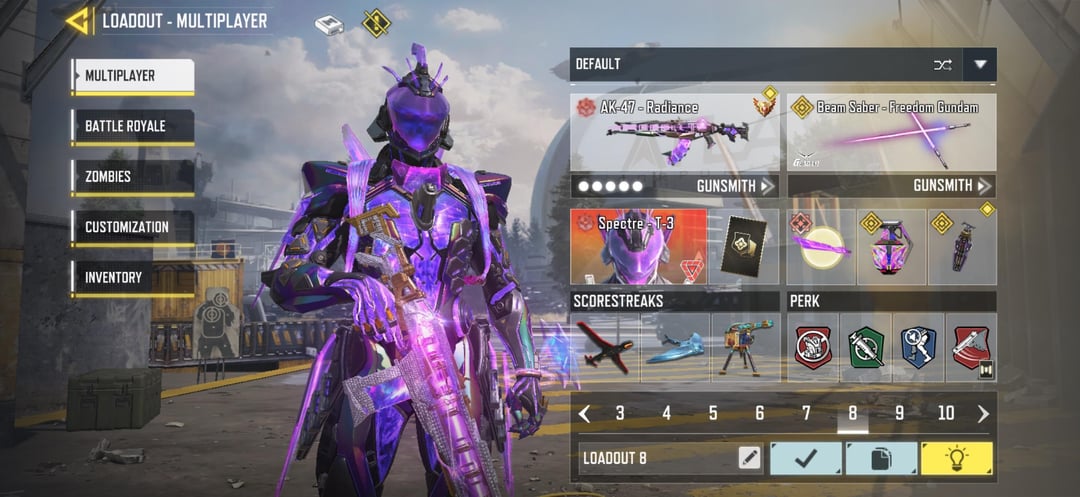This screenshot has width=1080, height=497.
Task: Rename Loadout 8 with the pencil icon
Action: [749, 459]
